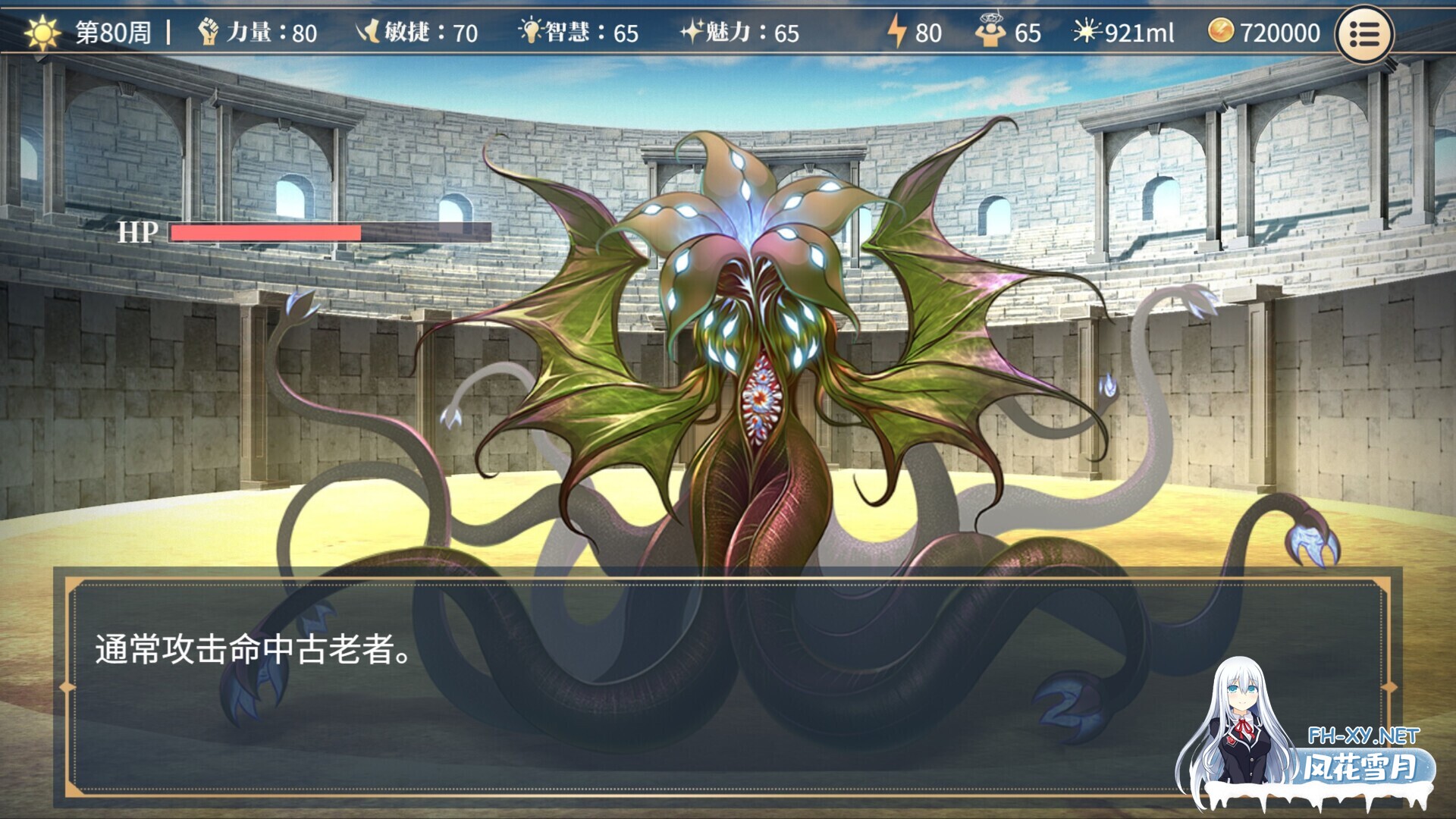The image size is (1456, 819).
Task: Click the sun icon before 第80周
Action: coord(41,33)
